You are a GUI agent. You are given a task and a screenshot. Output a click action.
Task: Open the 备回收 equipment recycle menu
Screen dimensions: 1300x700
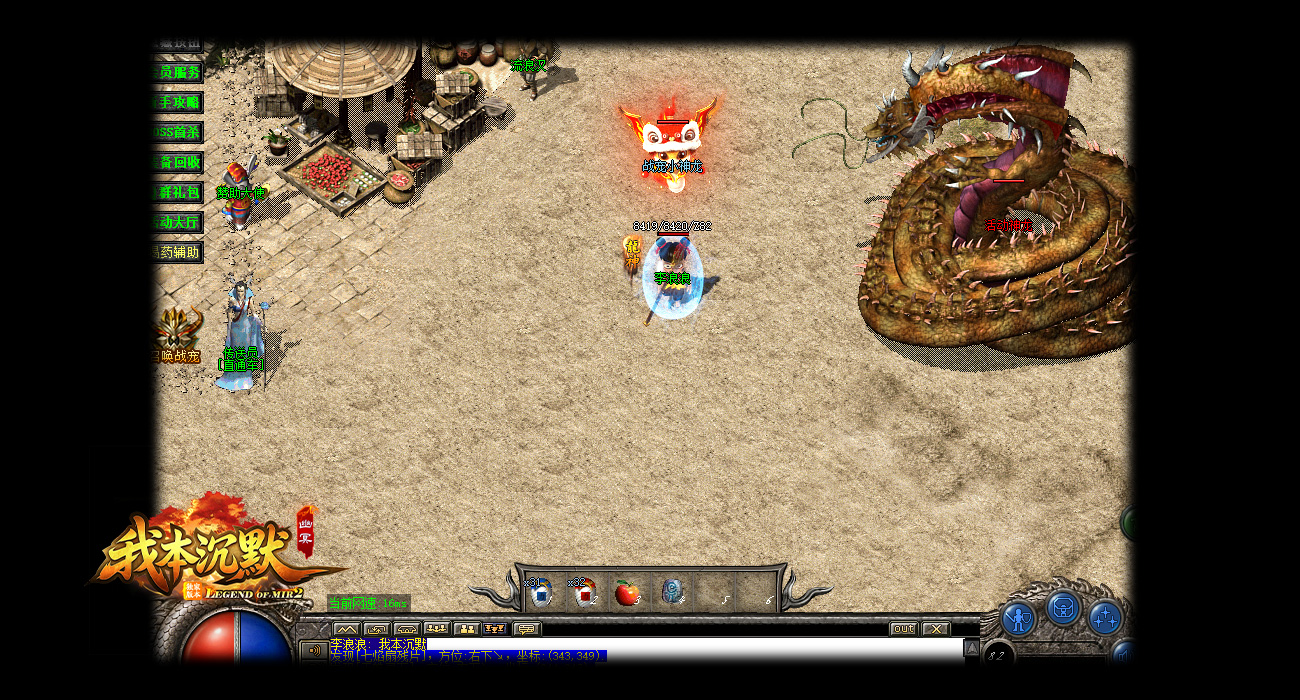coord(179,162)
